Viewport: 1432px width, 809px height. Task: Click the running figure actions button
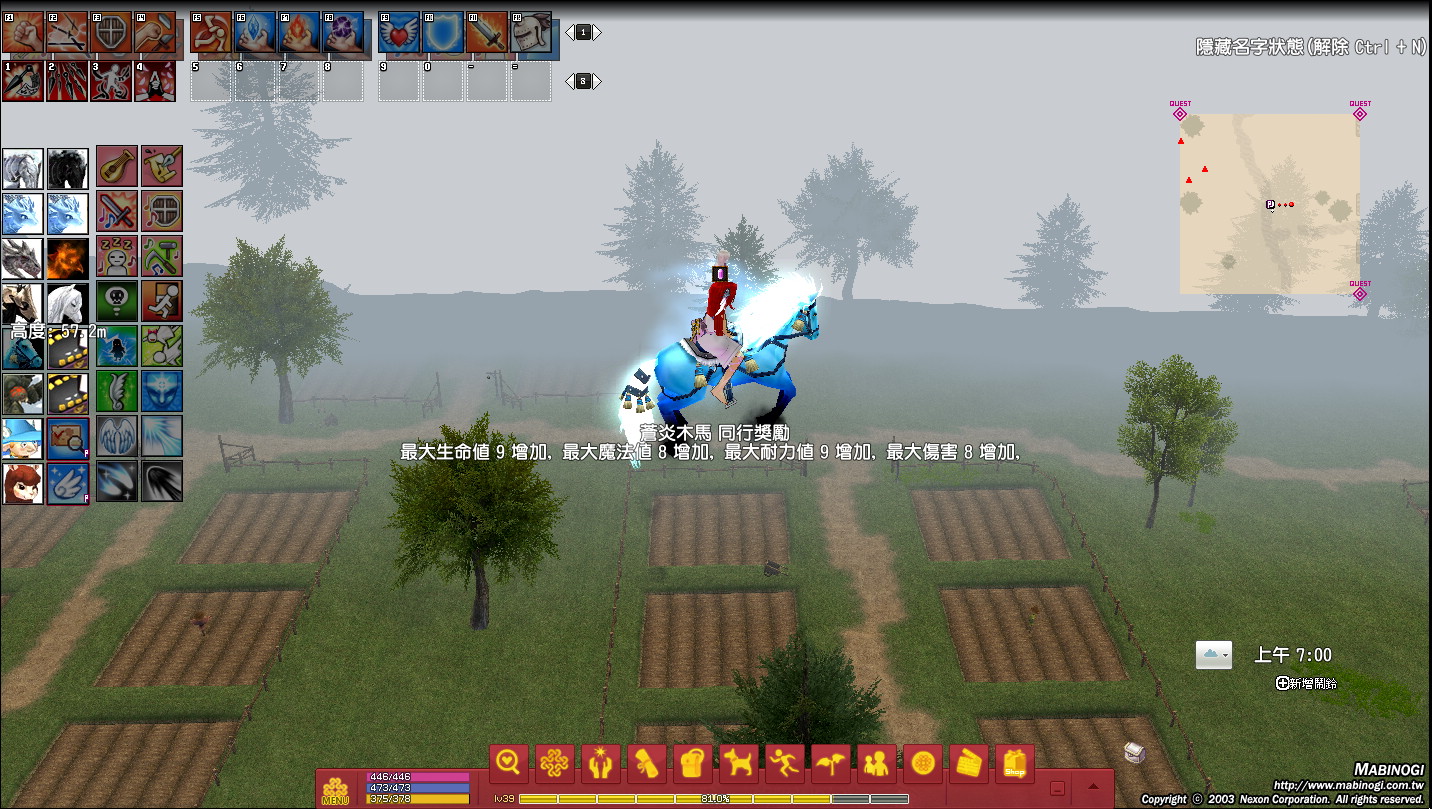(x=785, y=765)
